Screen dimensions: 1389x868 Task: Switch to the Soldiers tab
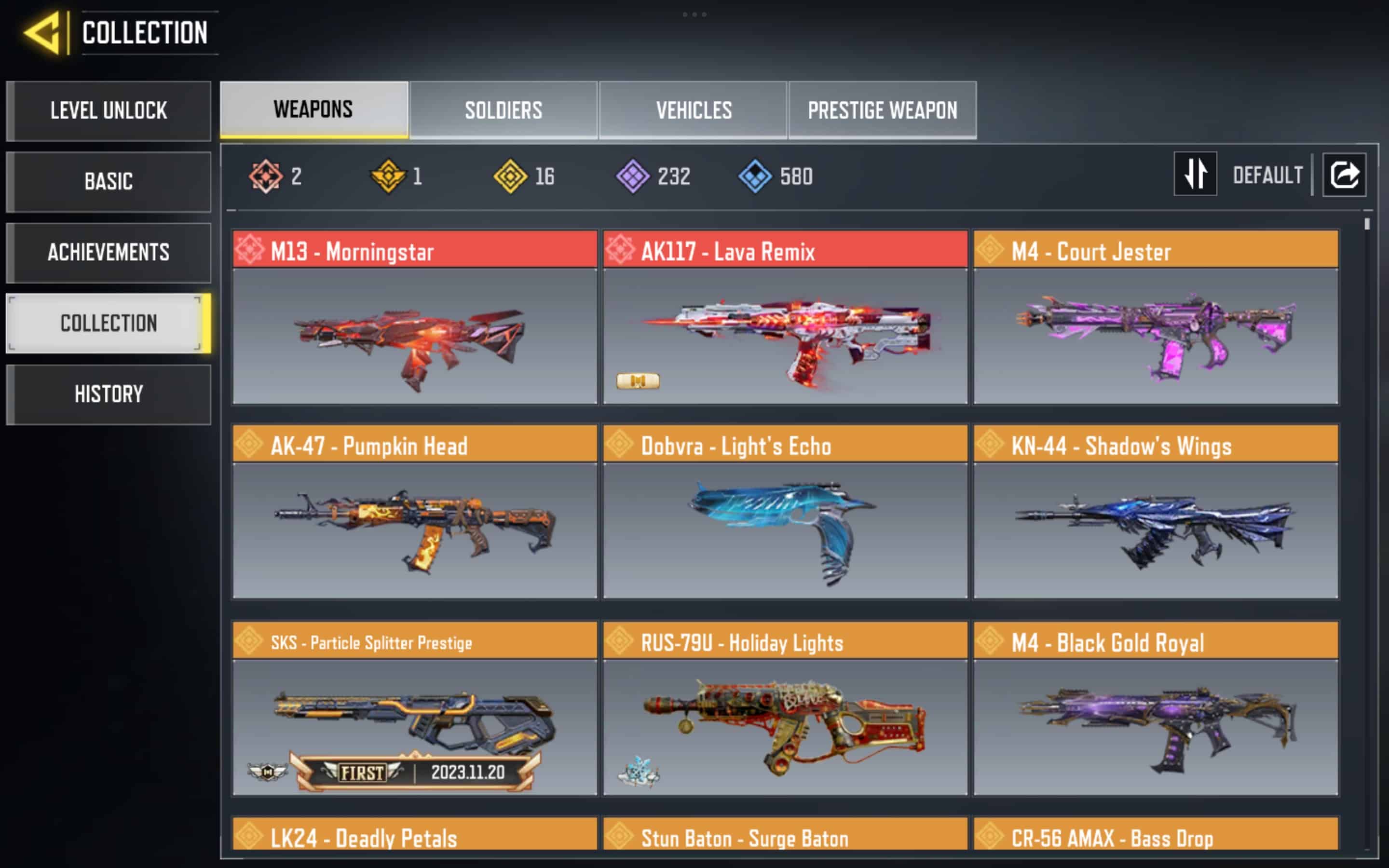[504, 109]
